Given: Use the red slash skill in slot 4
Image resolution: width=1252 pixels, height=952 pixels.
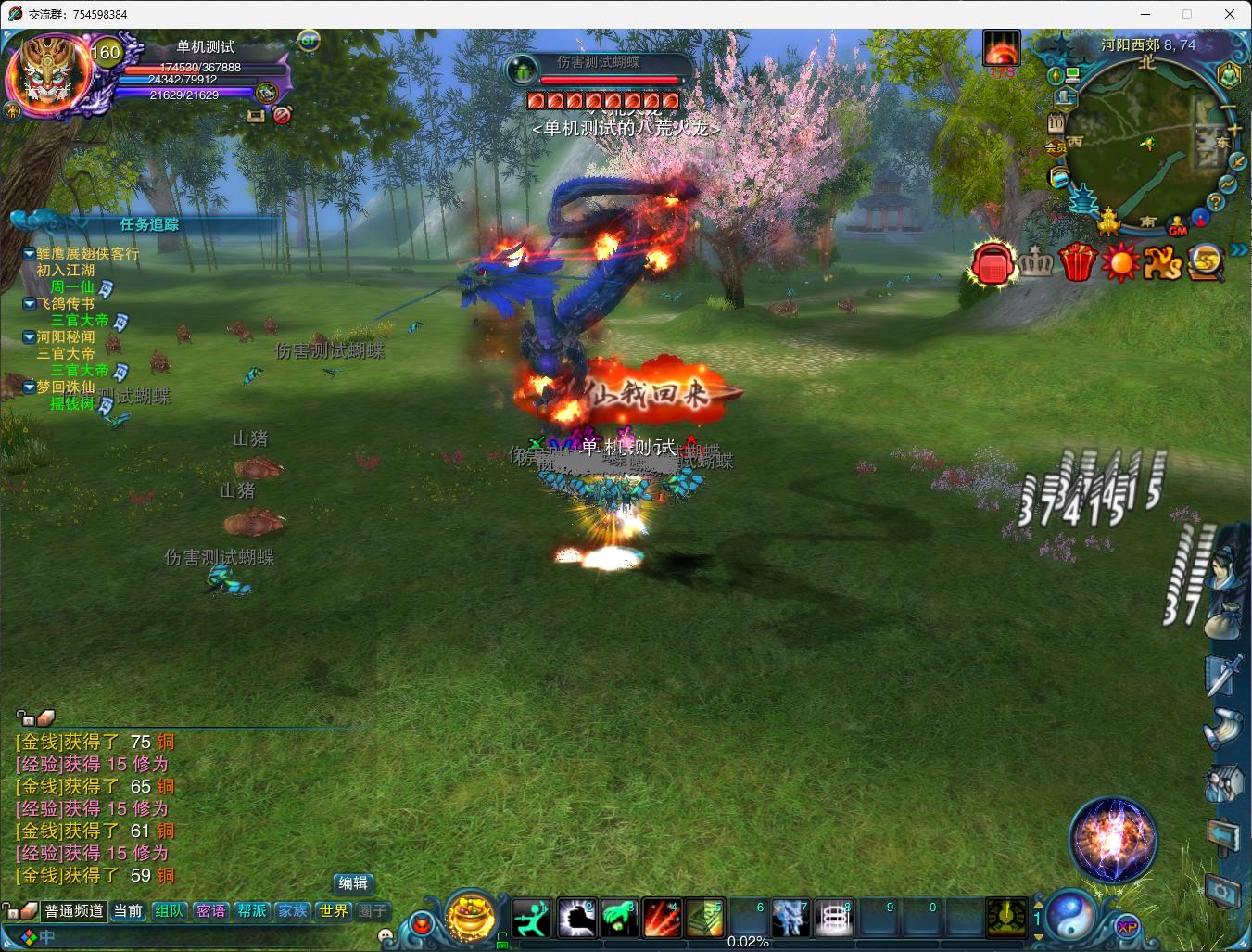Looking at the screenshot, I should coord(662,918).
